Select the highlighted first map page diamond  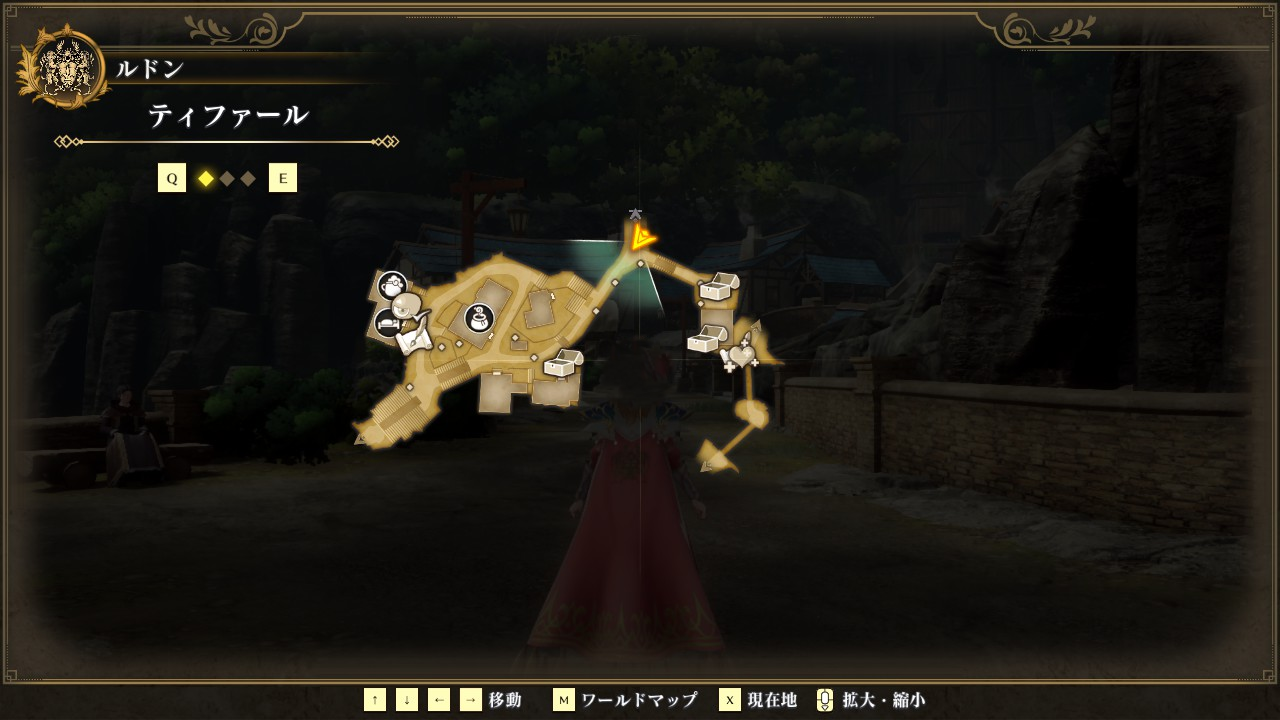click(x=206, y=179)
